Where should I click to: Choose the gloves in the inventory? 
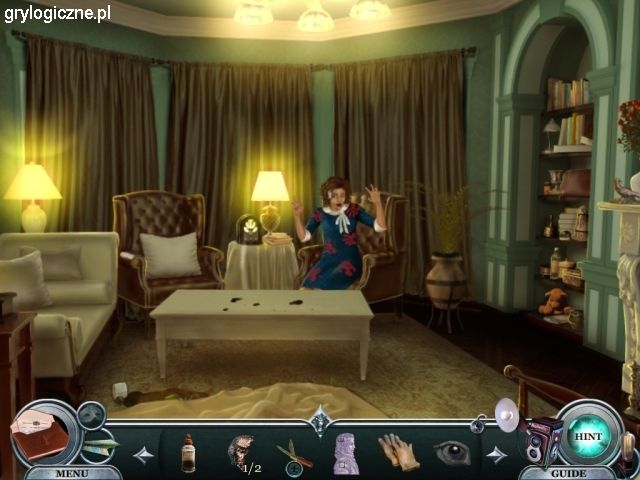(399, 452)
